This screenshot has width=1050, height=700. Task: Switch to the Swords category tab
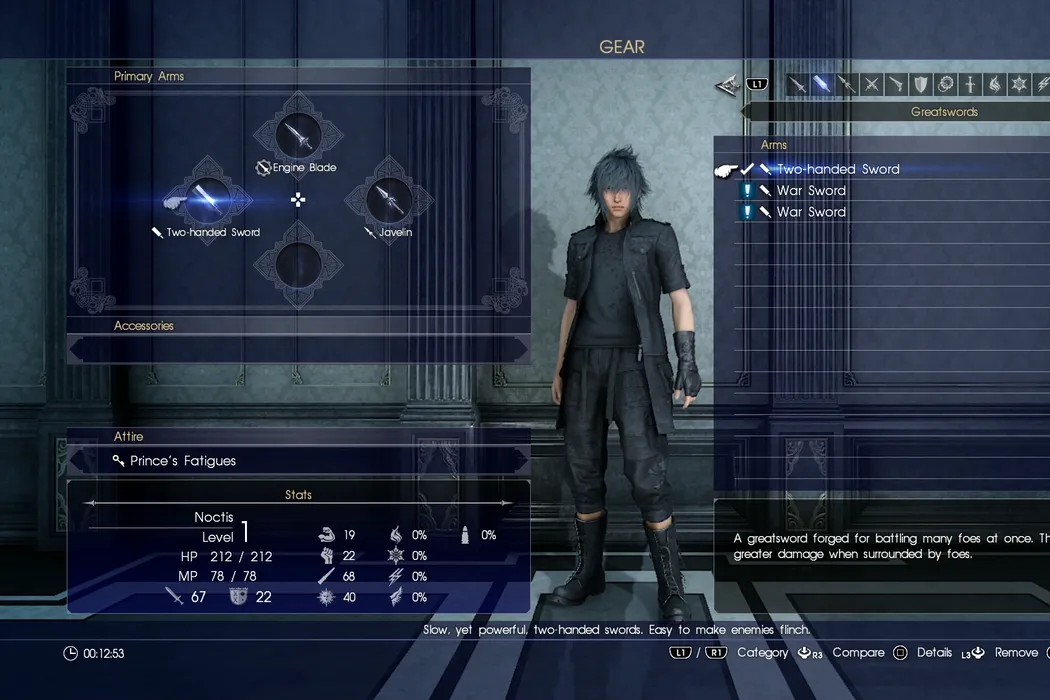coord(798,85)
